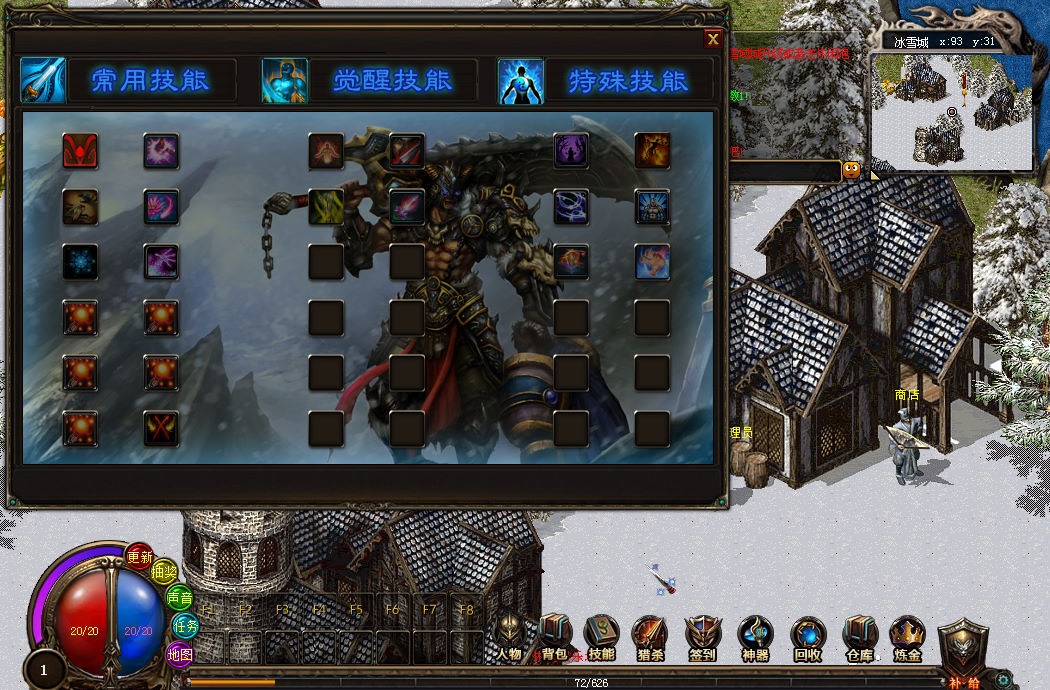Click the 技能 skills button
The width and height of the screenshot is (1050, 690).
[601, 637]
